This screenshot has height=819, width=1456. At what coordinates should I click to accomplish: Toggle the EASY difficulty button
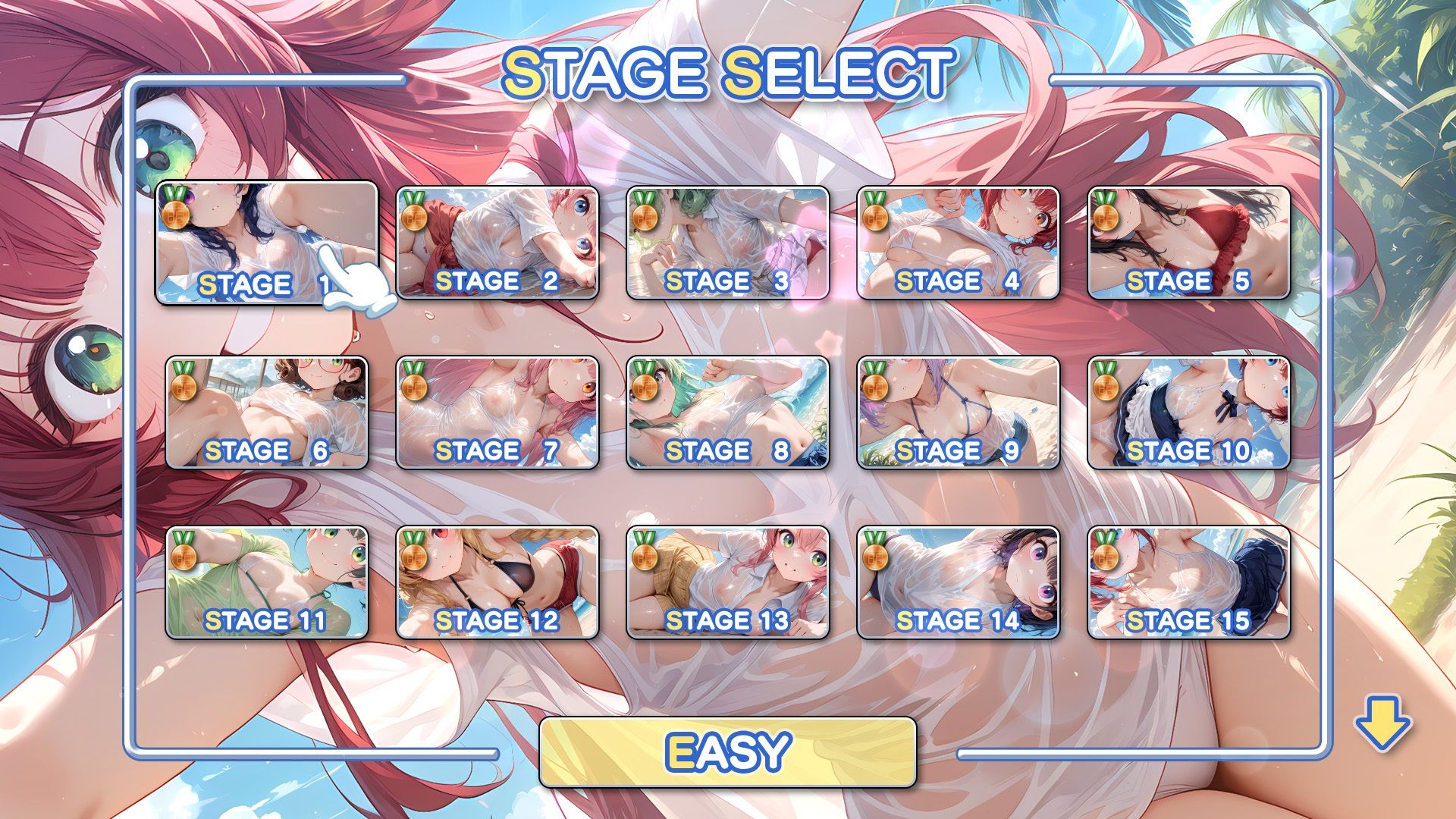click(x=728, y=752)
